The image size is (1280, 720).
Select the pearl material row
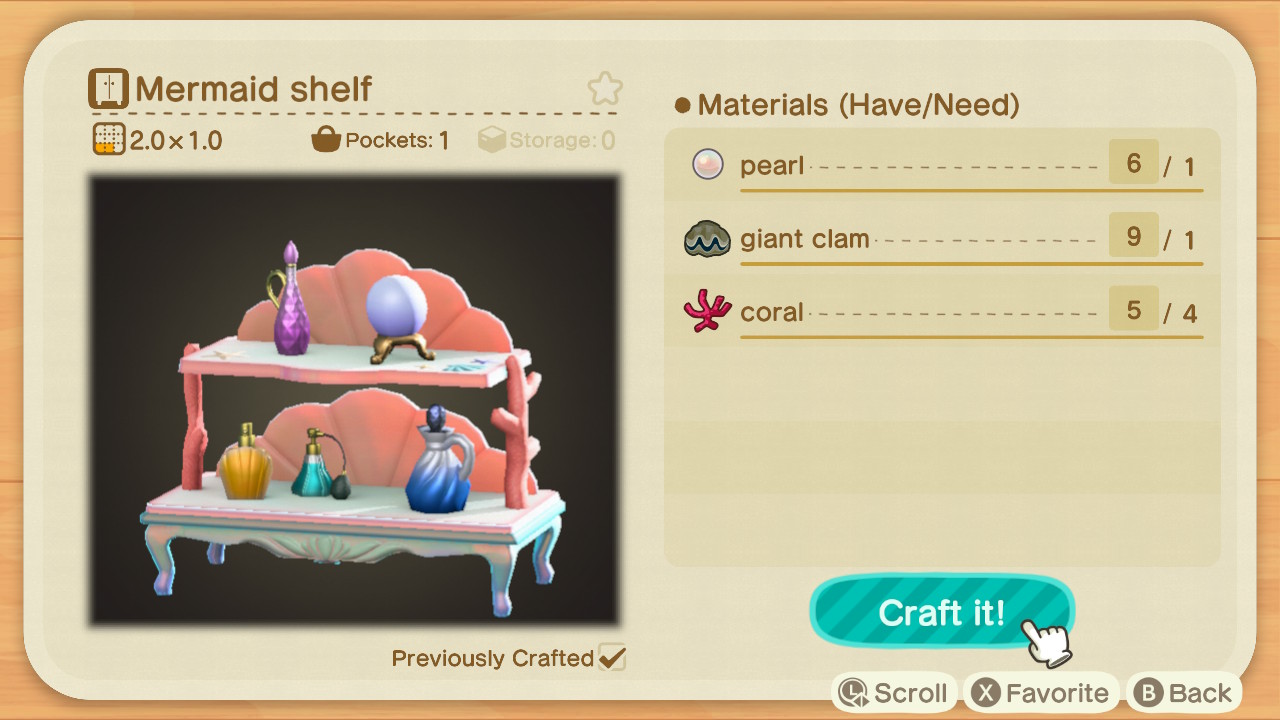(942, 165)
